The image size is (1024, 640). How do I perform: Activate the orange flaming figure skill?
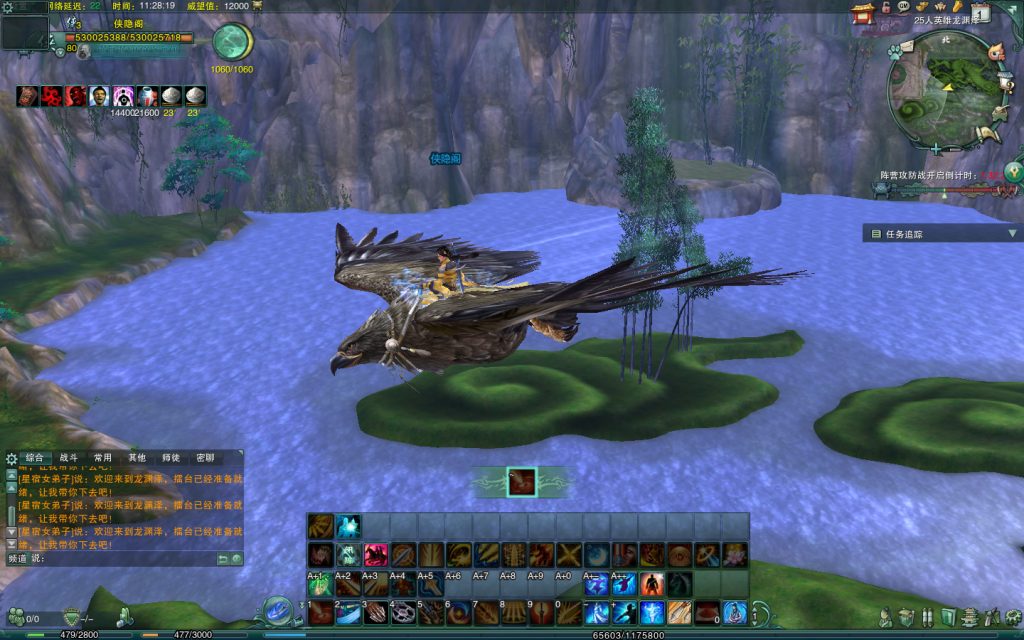pyautogui.click(x=651, y=583)
